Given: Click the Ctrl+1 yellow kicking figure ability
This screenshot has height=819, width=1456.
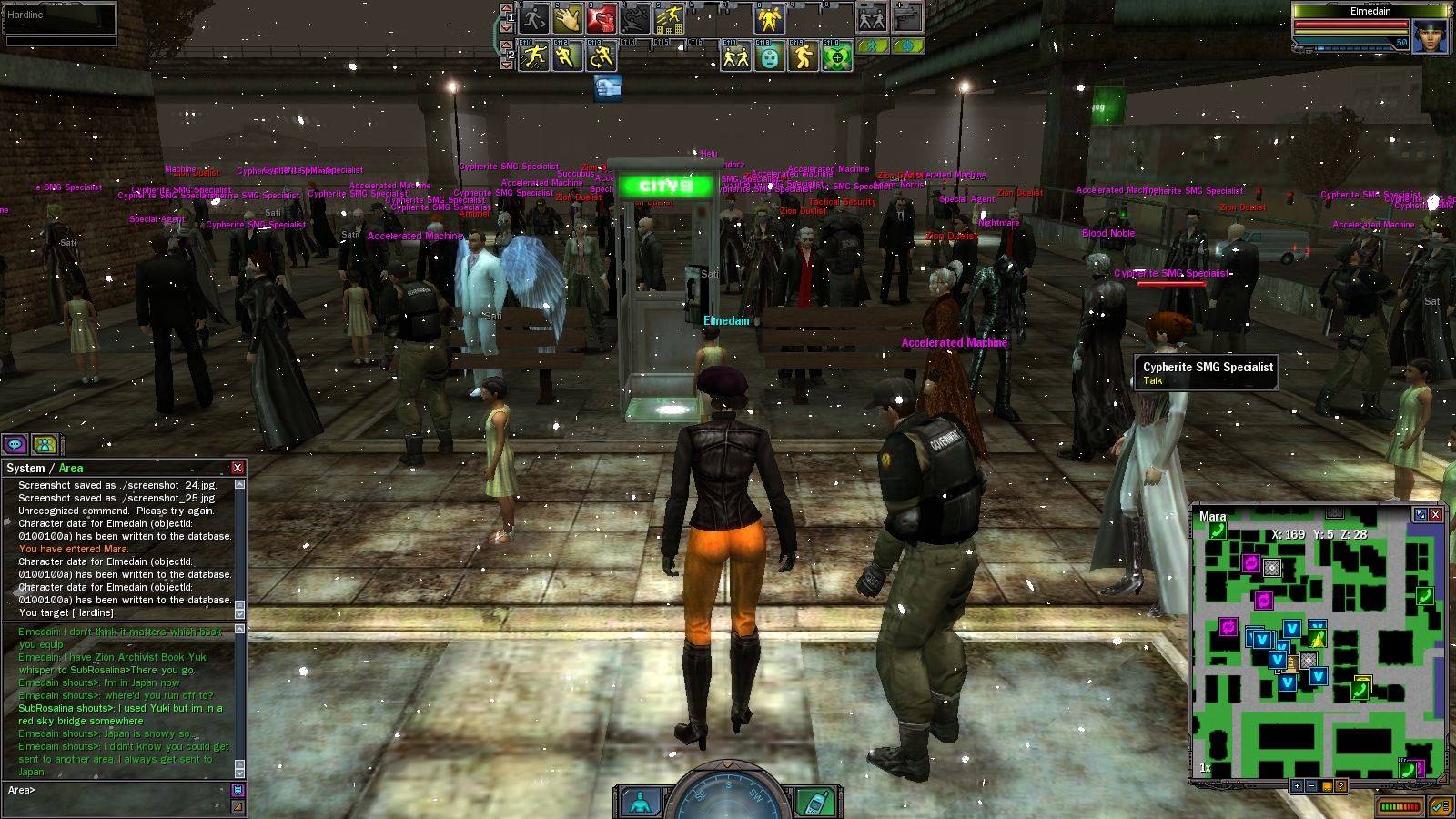Looking at the screenshot, I should (x=534, y=57).
